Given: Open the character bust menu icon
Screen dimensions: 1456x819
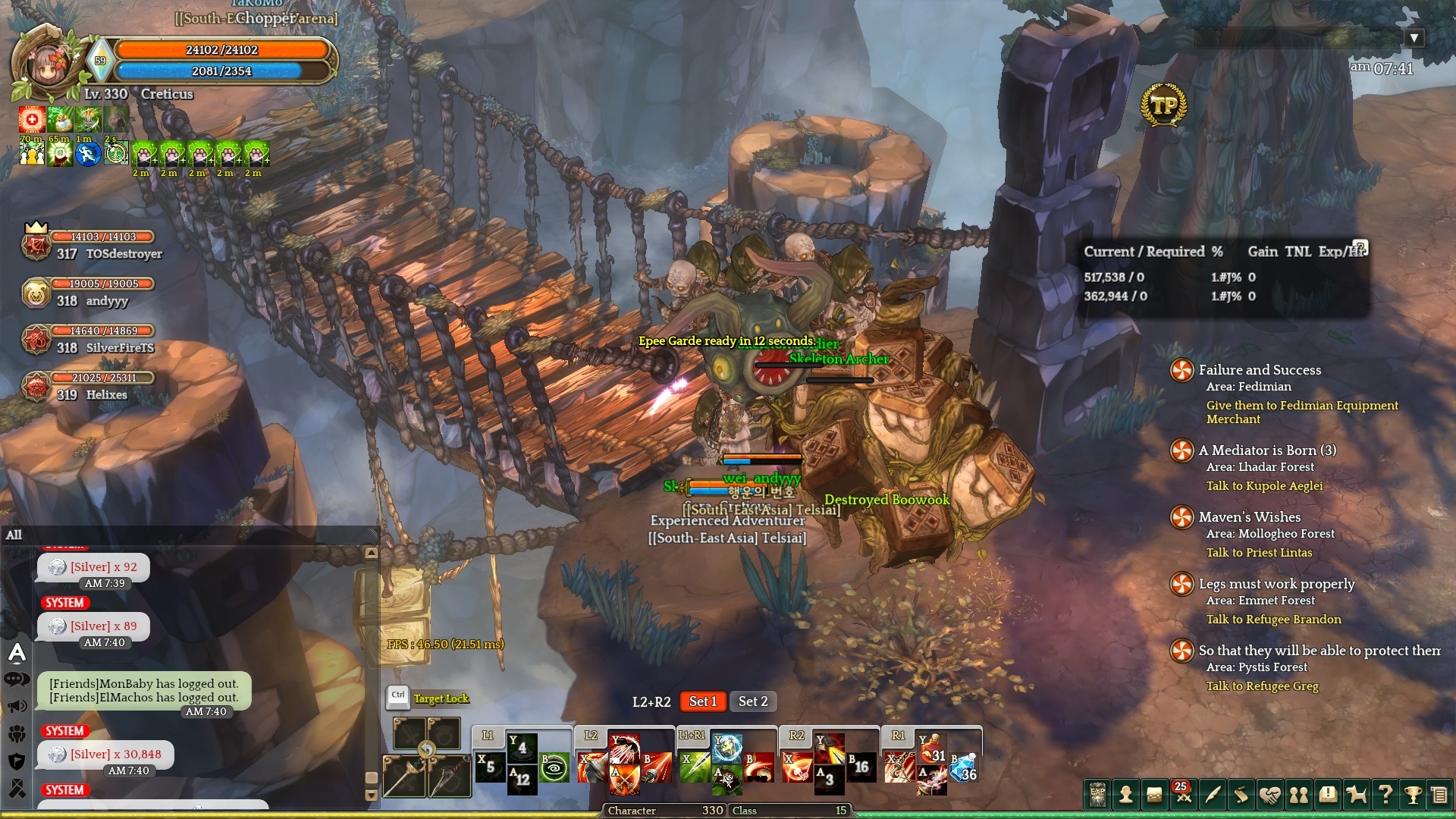Looking at the screenshot, I should (x=1126, y=795).
